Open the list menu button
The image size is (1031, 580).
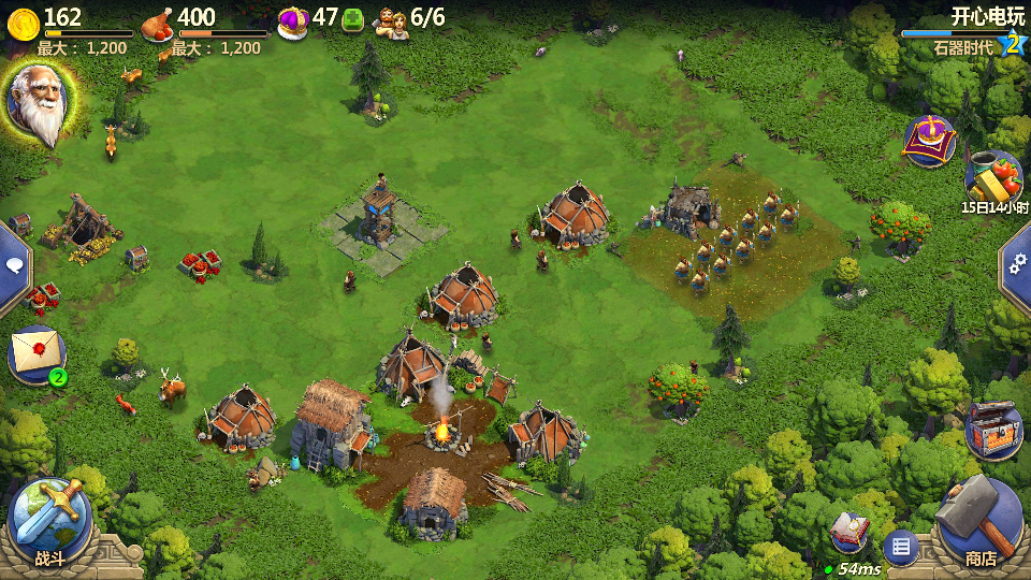tap(900, 547)
